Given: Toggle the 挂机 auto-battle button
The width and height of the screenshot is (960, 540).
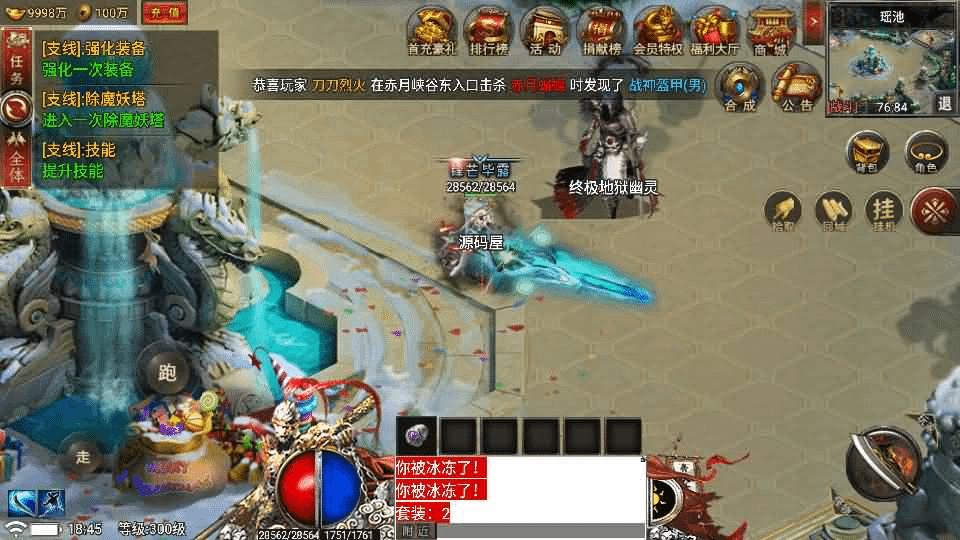Looking at the screenshot, I should tap(883, 210).
